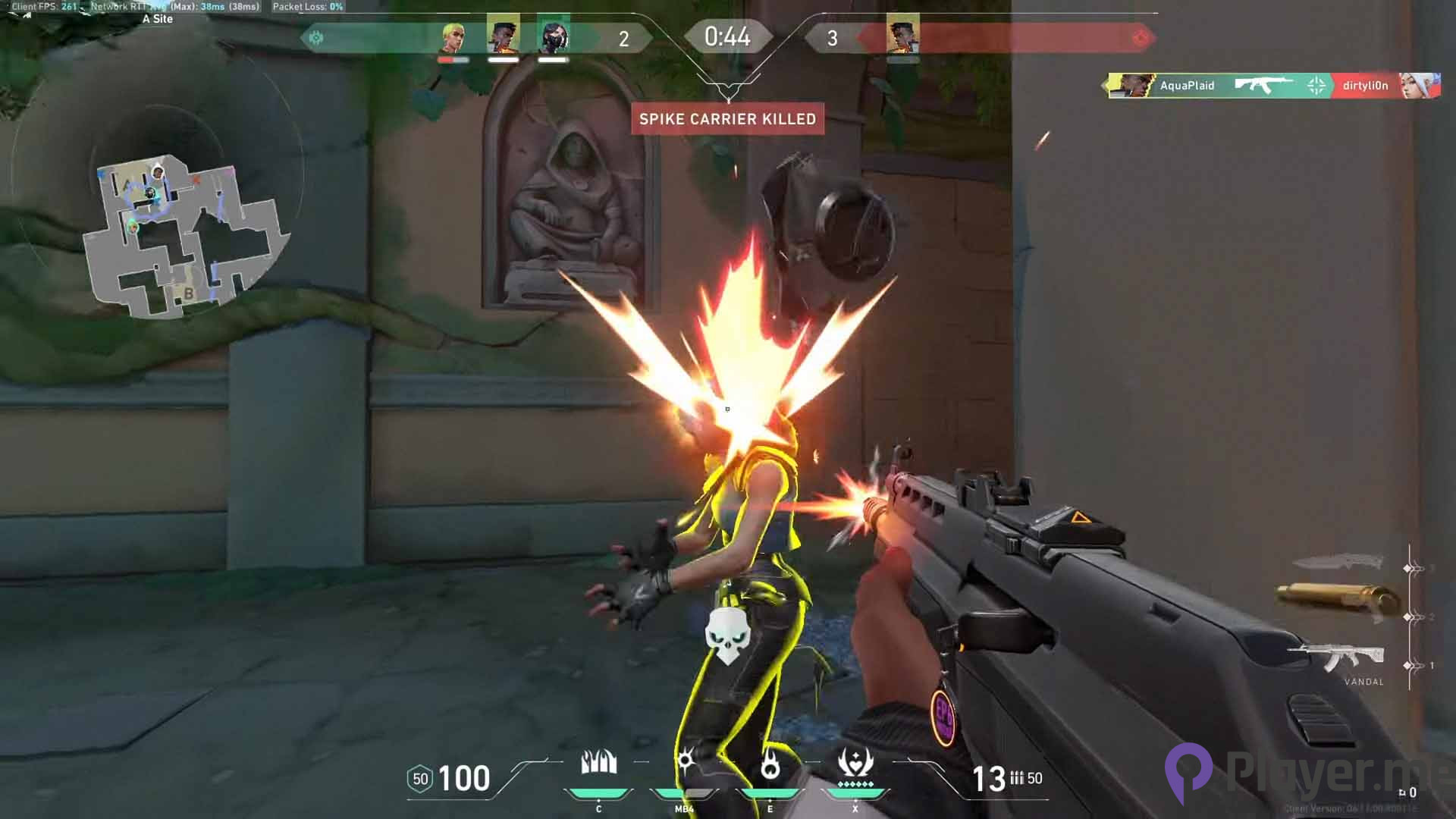The width and height of the screenshot is (1456, 819).
Task: Activate the Blaze fire wall ability
Action: [x=598, y=764]
